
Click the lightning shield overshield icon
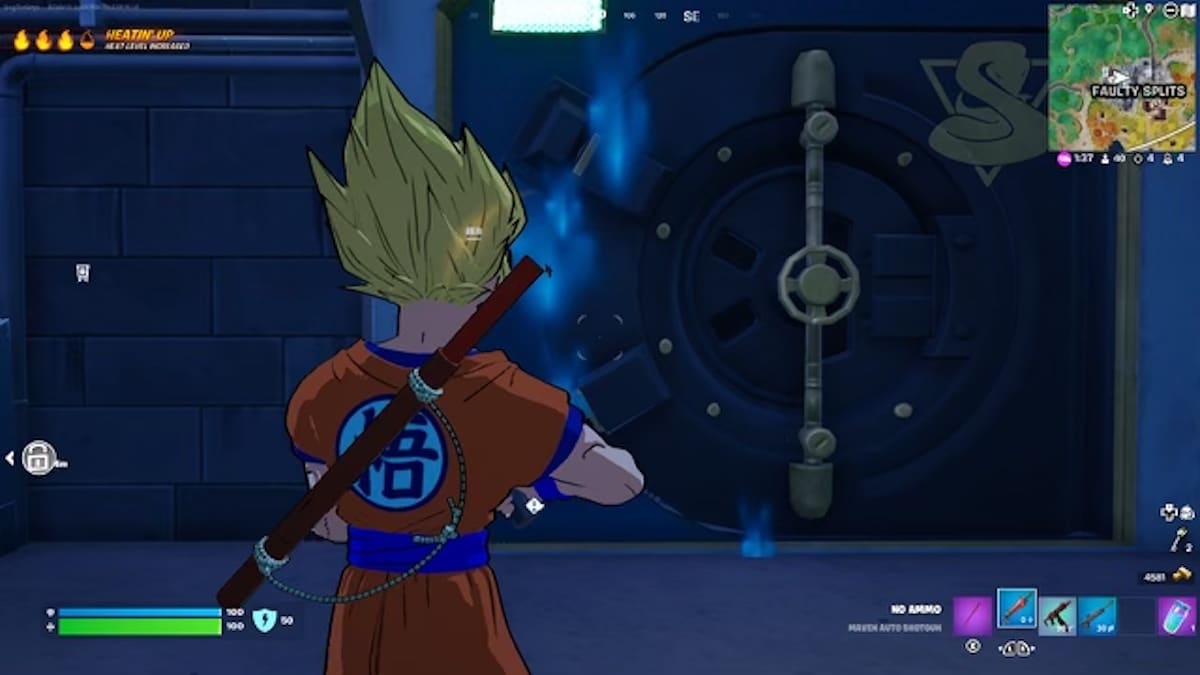point(263,621)
